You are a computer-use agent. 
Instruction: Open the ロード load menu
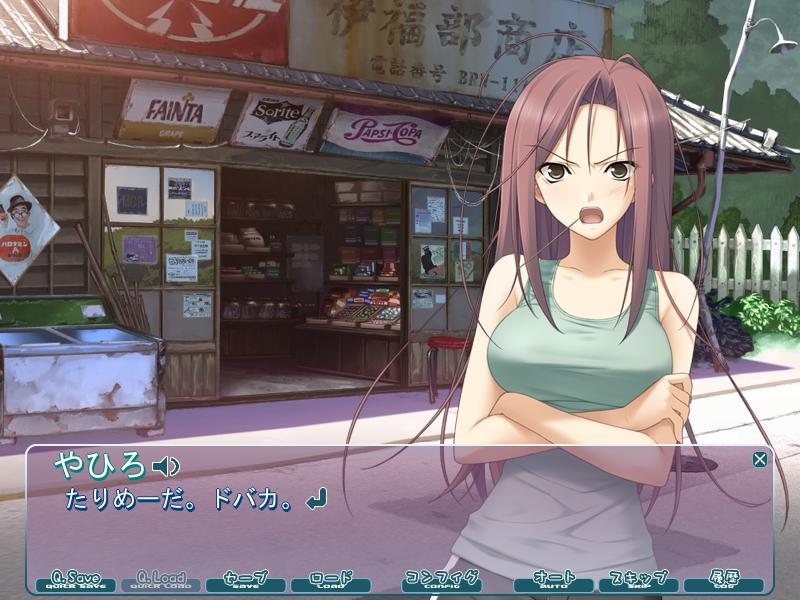click(x=331, y=580)
